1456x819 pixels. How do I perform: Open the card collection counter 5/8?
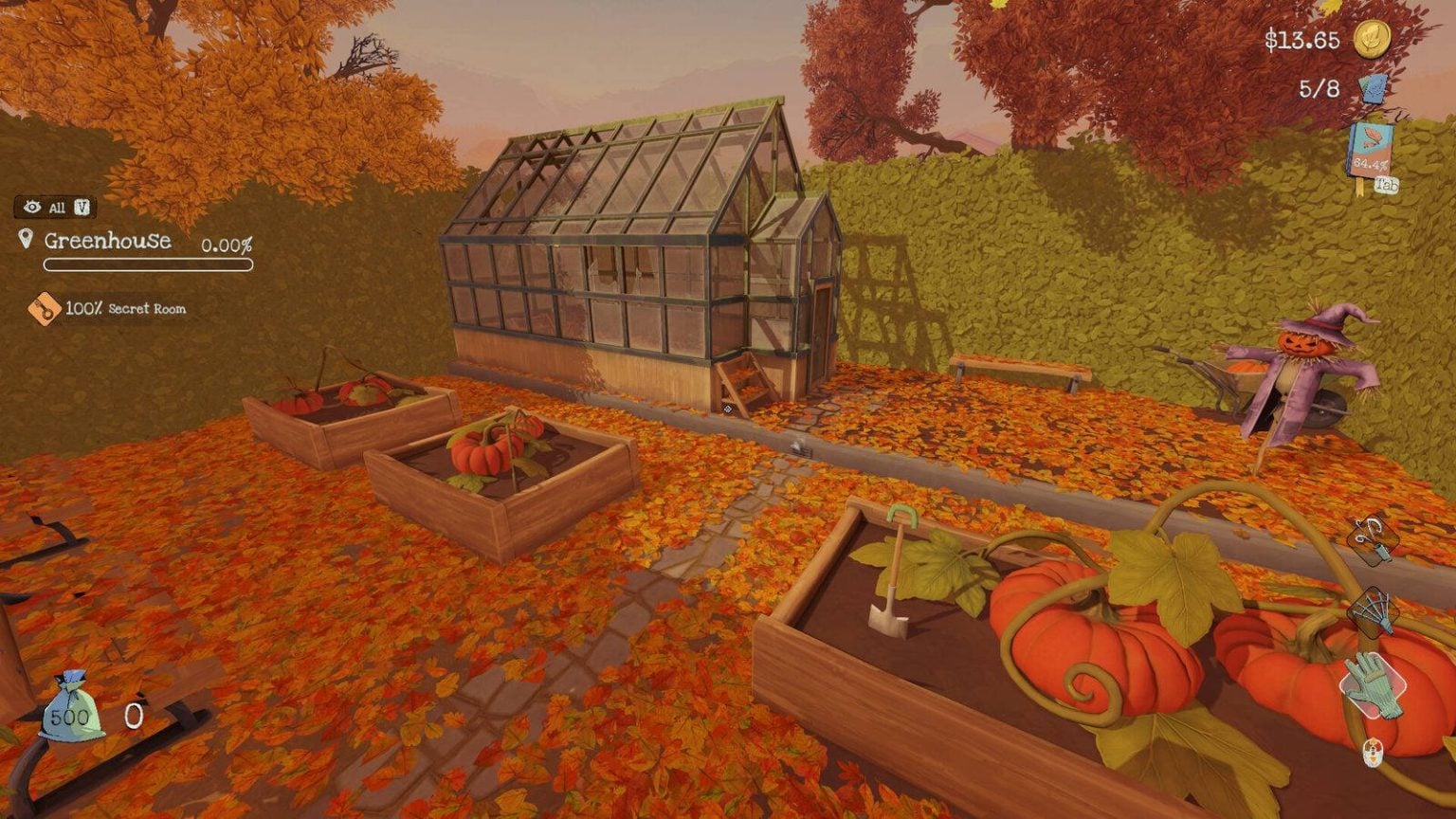(1318, 89)
